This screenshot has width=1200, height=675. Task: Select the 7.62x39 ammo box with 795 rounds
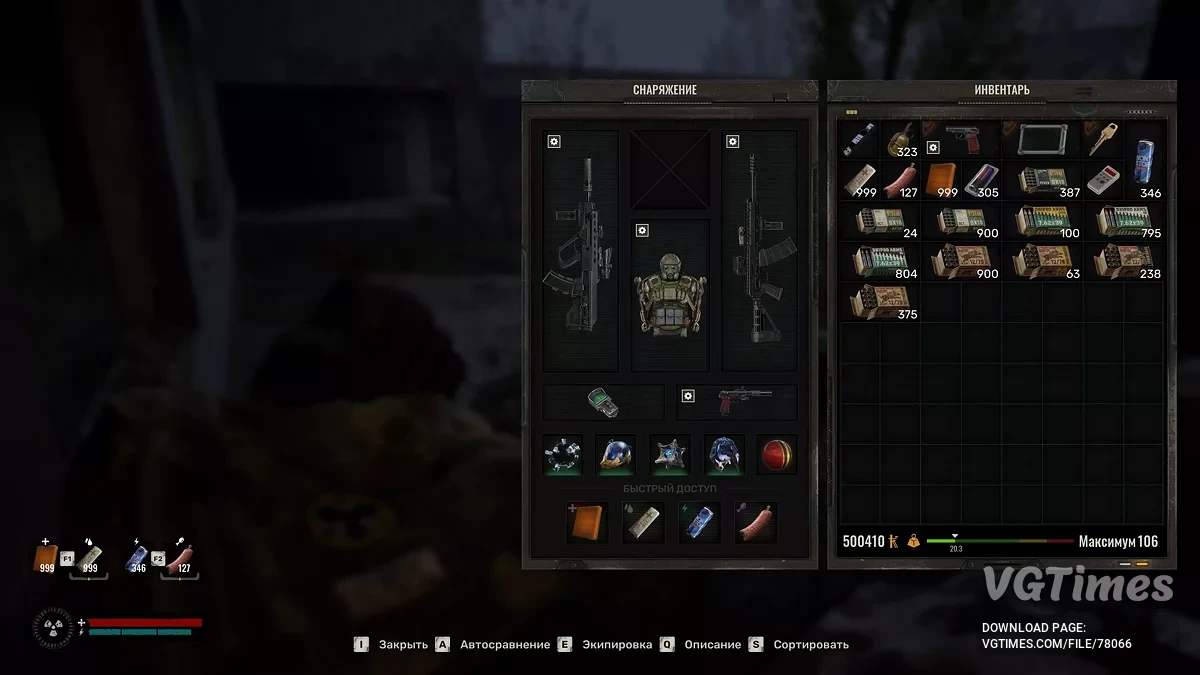click(1124, 221)
